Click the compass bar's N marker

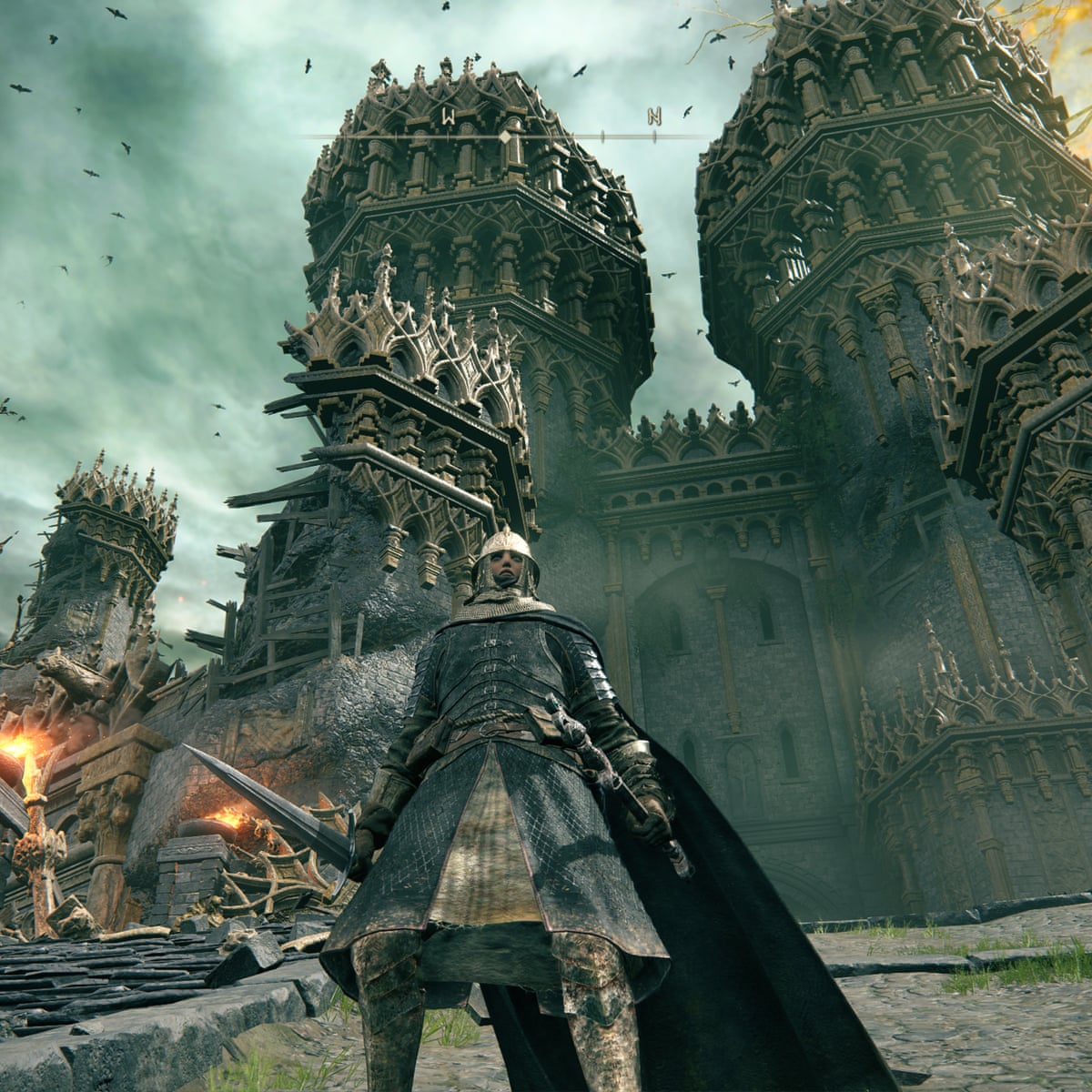point(654,116)
